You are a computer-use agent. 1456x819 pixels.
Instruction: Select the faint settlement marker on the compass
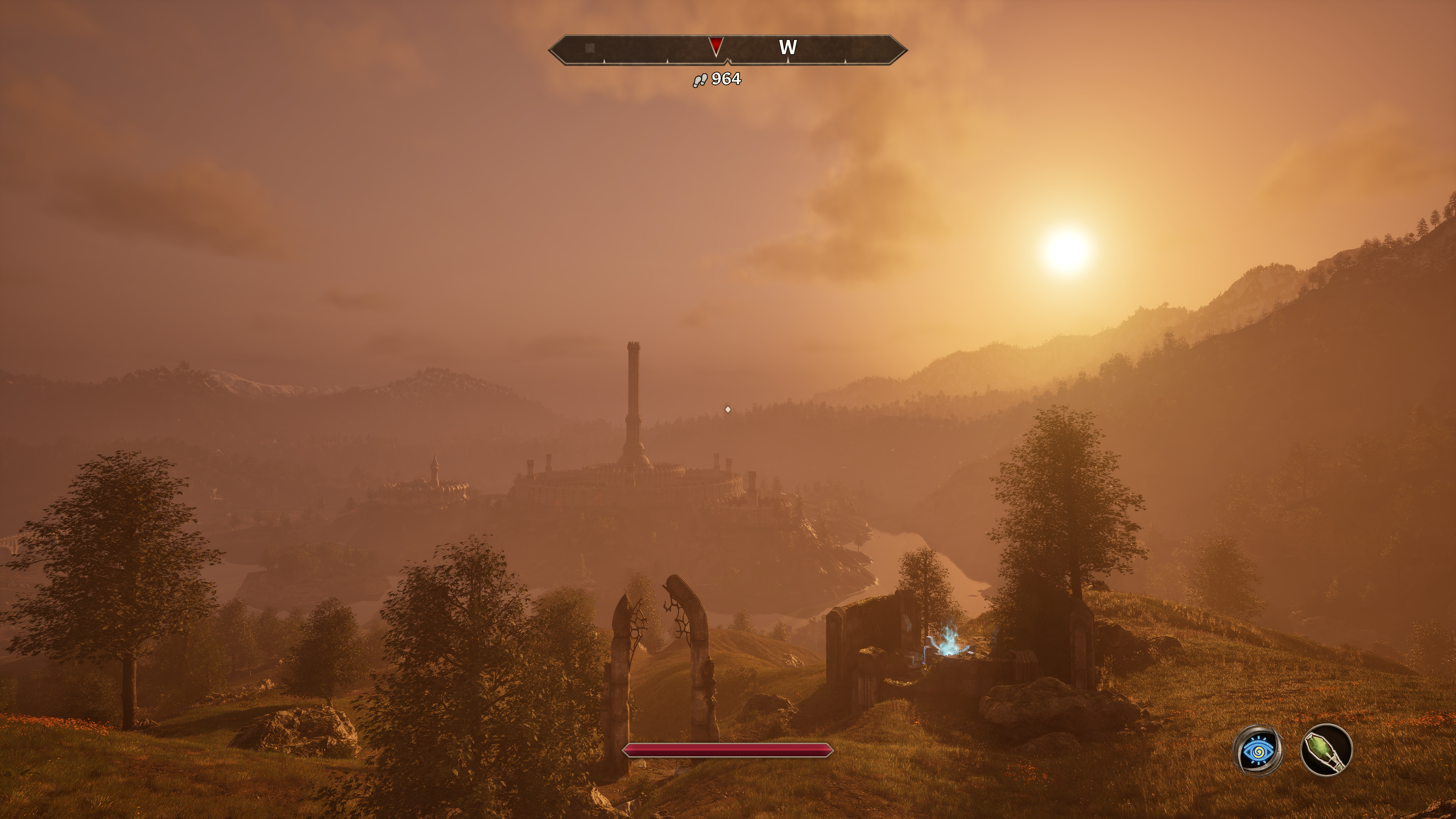590,48
